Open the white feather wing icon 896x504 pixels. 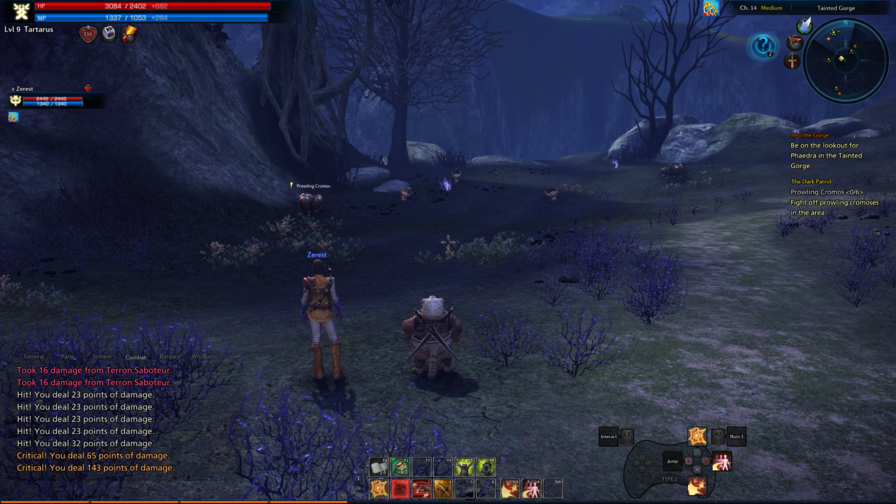point(804,26)
